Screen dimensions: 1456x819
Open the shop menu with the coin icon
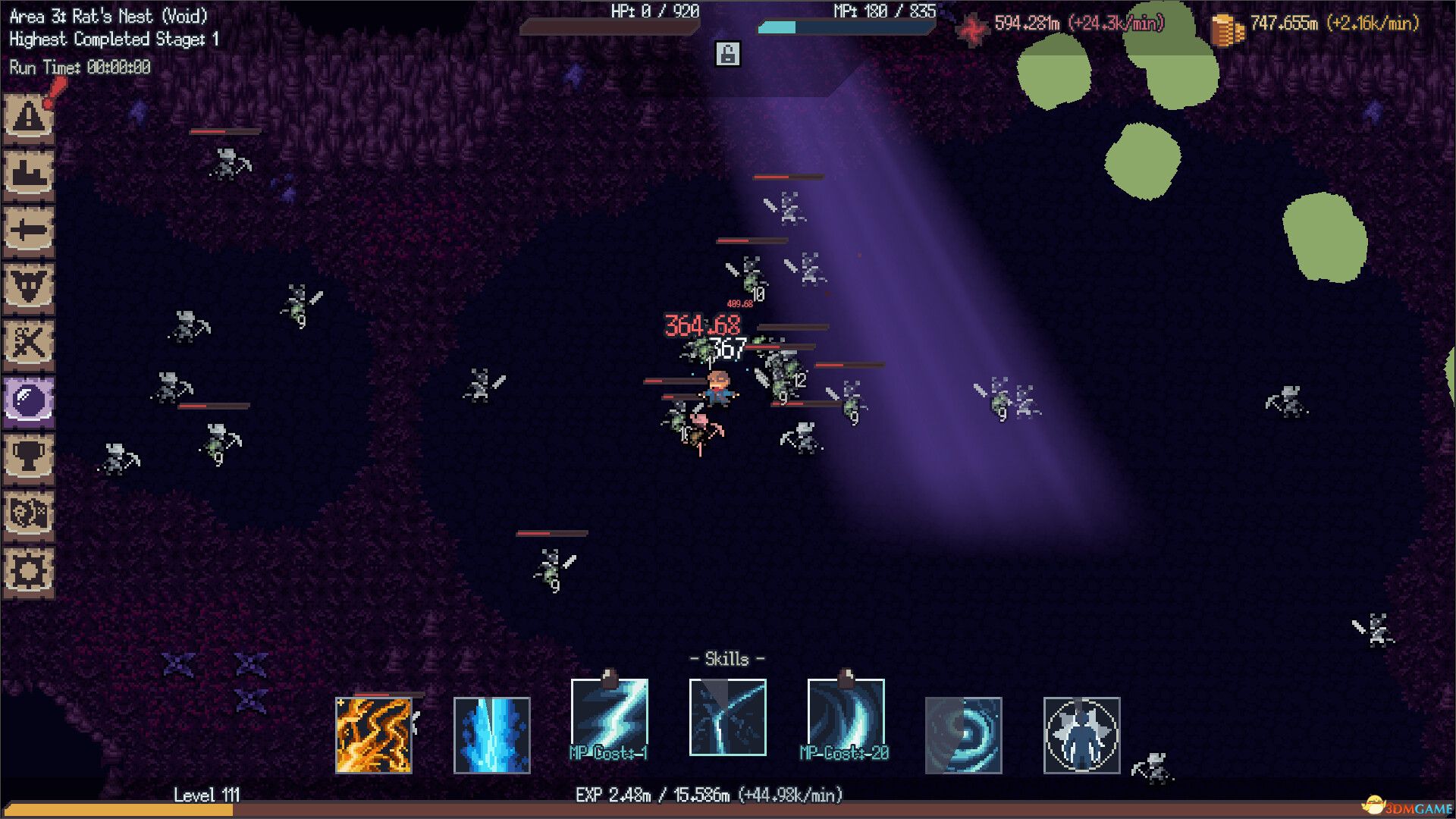coord(30,513)
